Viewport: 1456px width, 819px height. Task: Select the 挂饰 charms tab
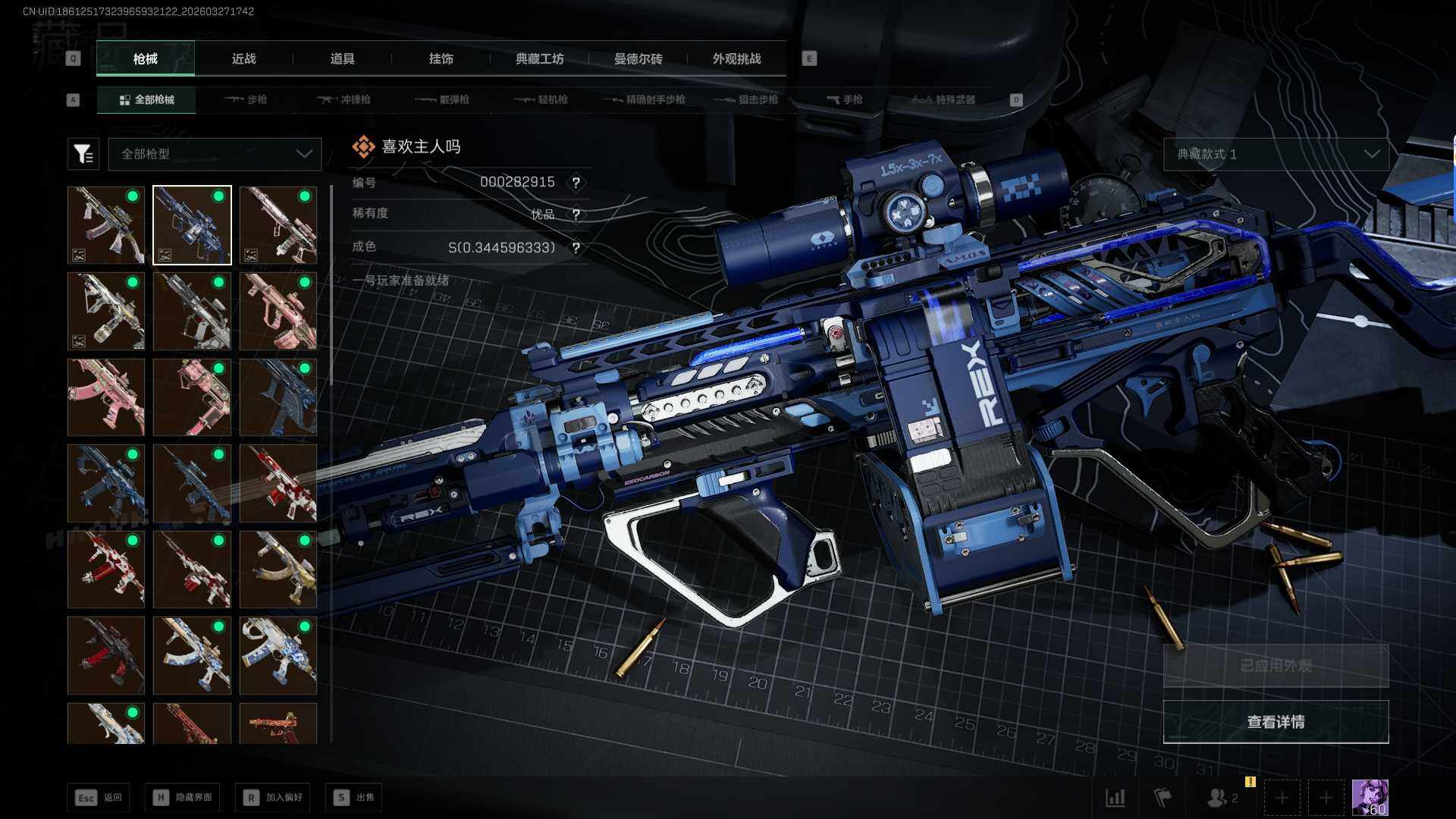(441, 58)
